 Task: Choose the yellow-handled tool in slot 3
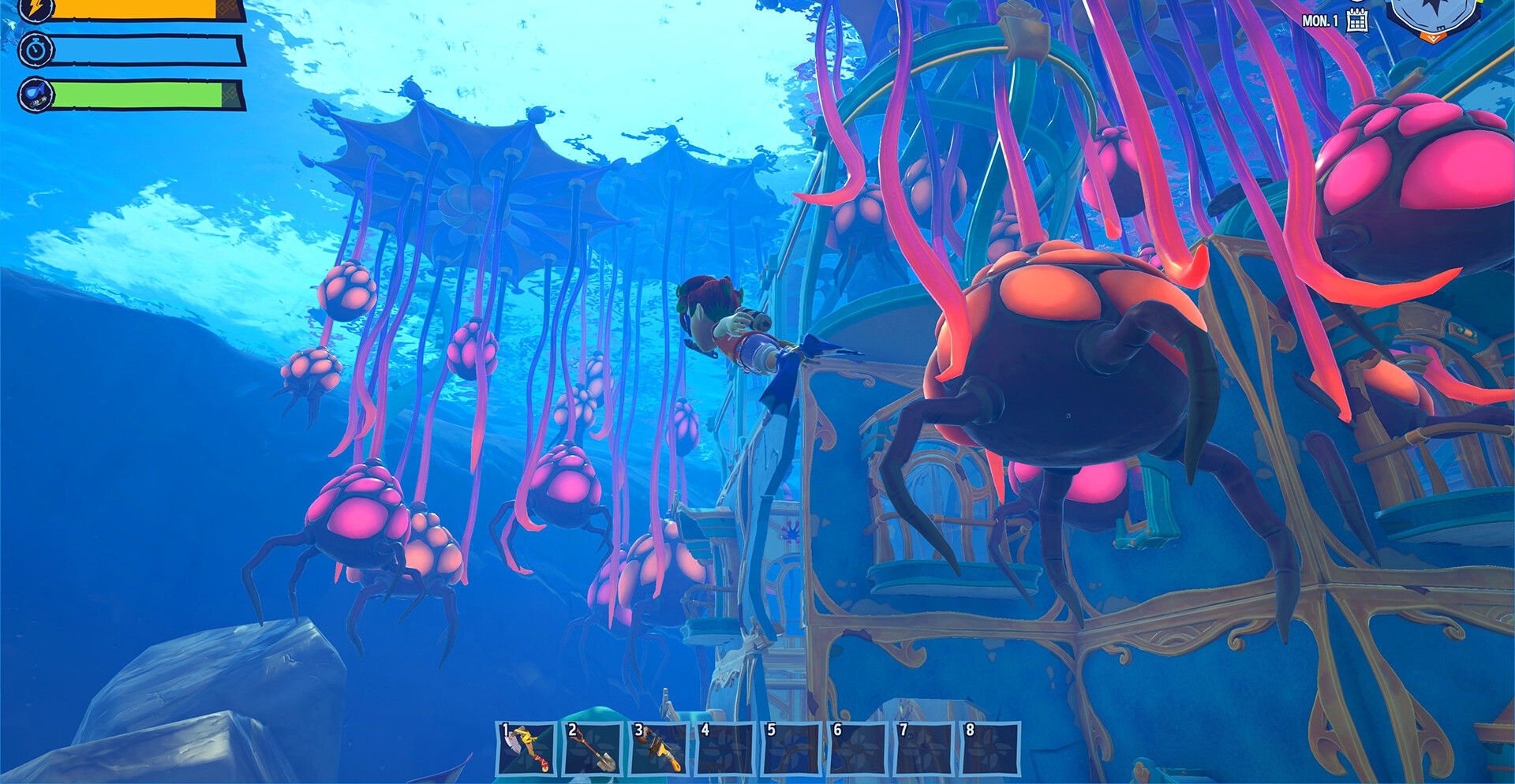(x=660, y=749)
